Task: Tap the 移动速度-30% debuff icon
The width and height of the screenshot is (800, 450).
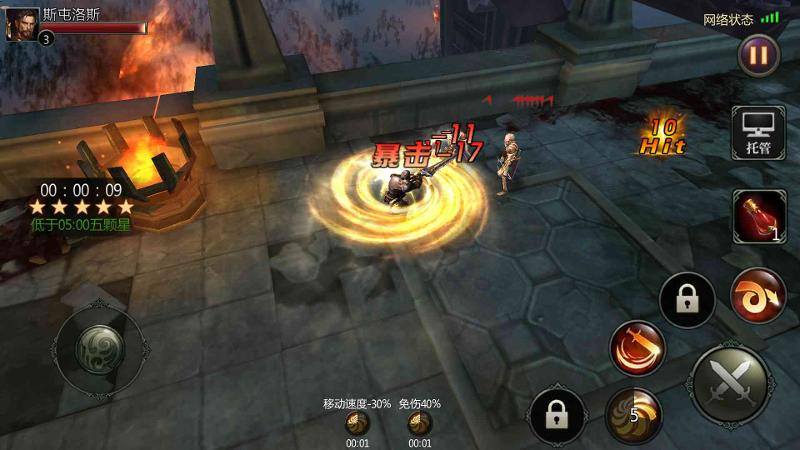Action: 357,424
